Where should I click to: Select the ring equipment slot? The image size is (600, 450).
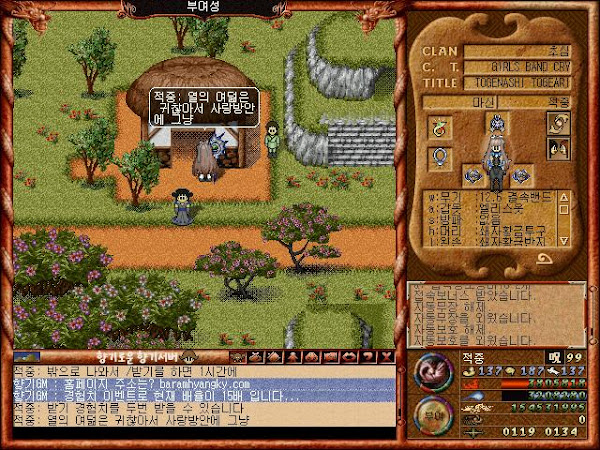point(439,158)
